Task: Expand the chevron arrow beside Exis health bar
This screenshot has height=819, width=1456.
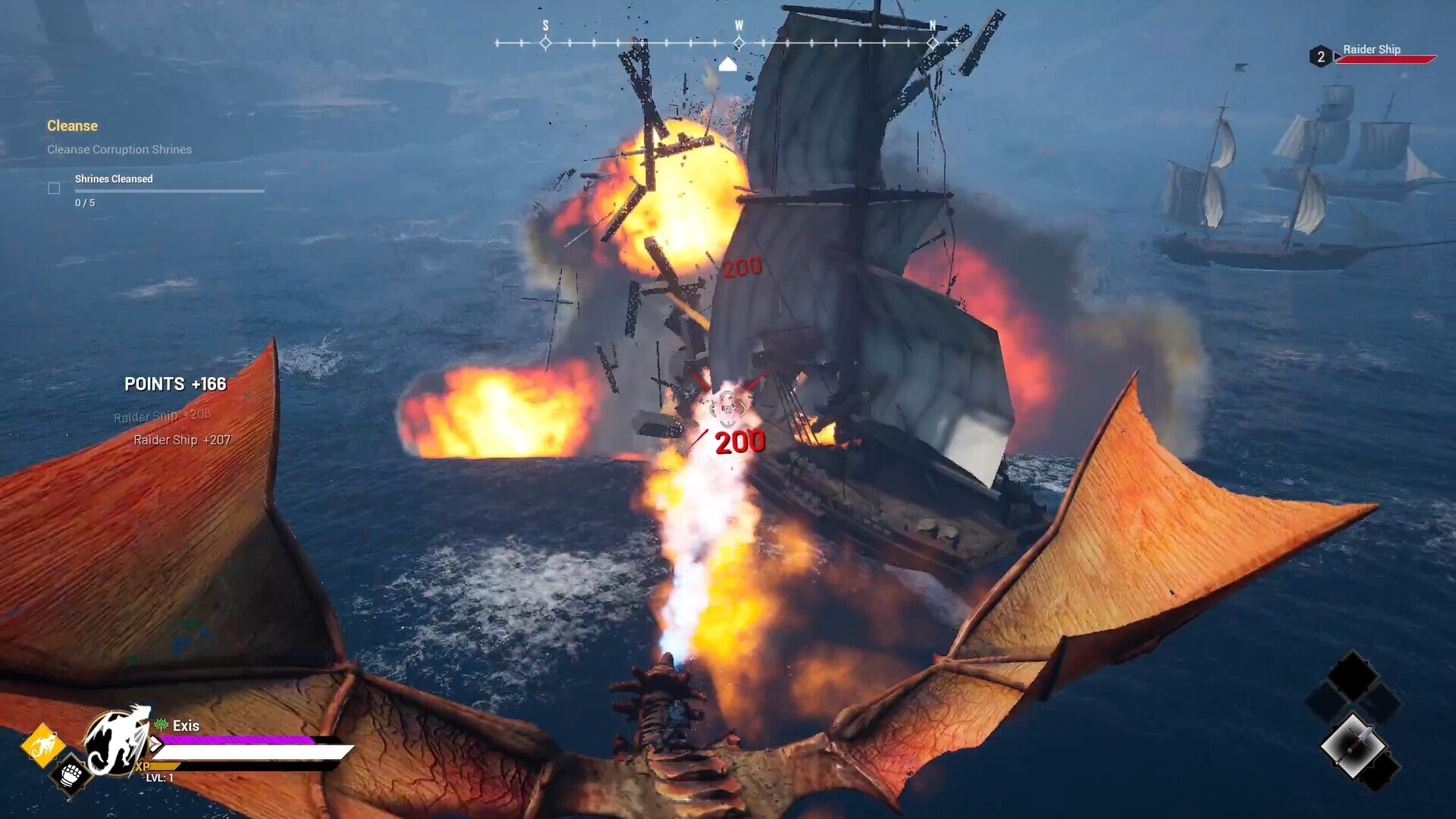Action: [156, 744]
